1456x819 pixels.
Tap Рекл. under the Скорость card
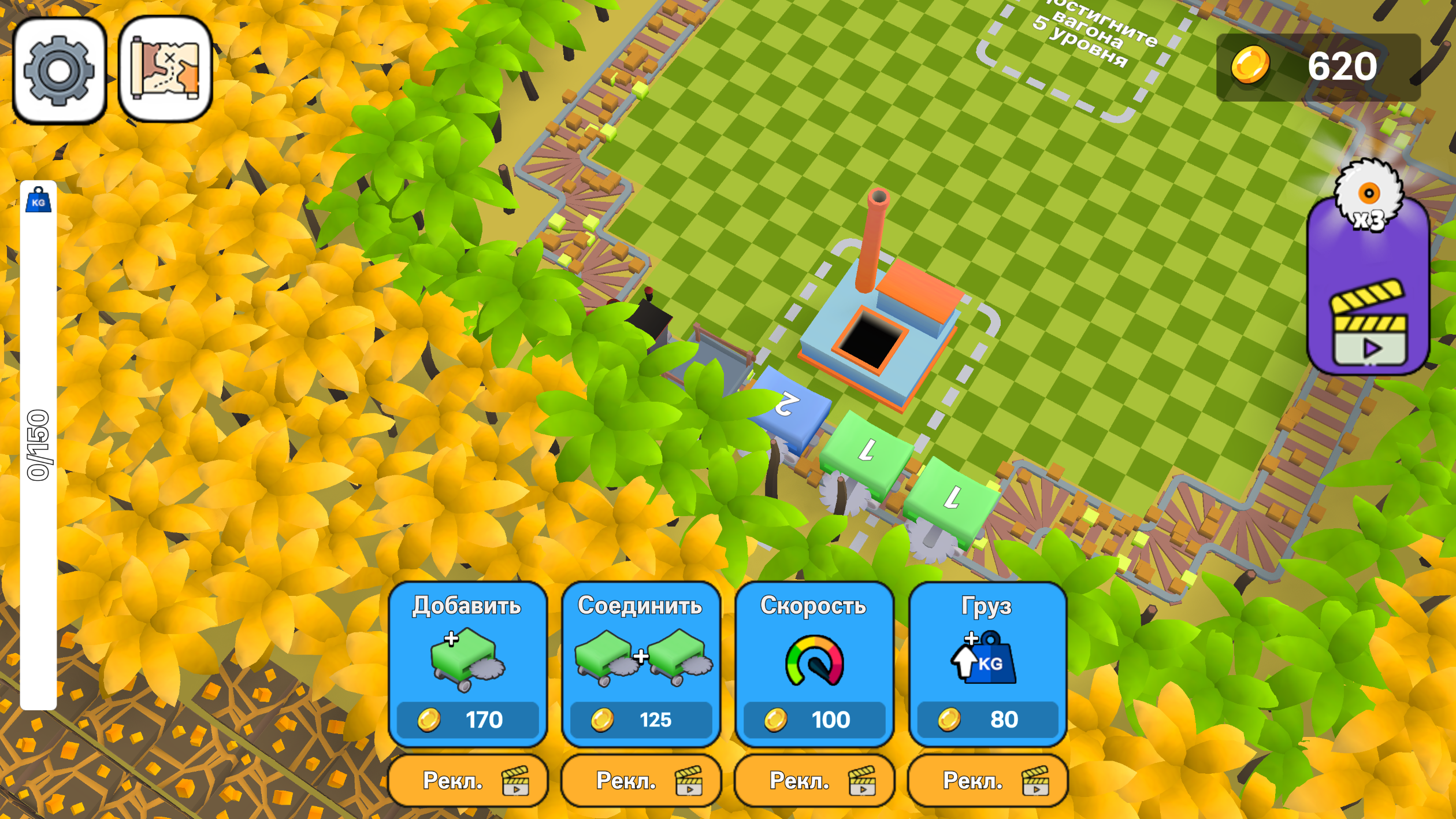815,781
